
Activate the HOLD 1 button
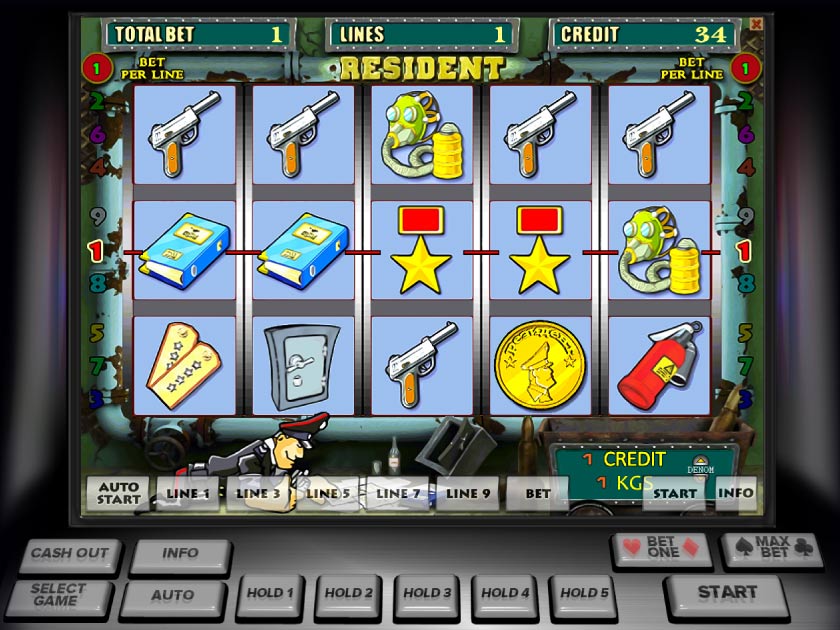point(270,594)
